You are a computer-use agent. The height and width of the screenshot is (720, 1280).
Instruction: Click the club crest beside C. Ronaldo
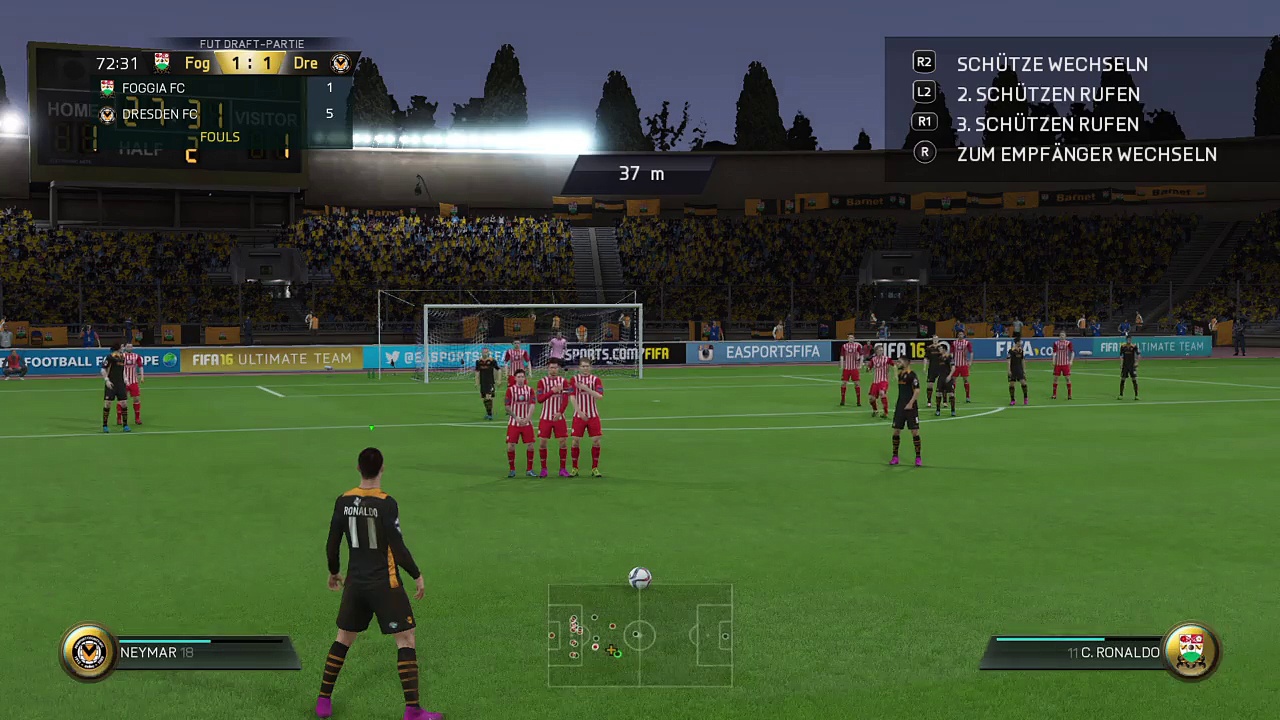[x=1191, y=652]
